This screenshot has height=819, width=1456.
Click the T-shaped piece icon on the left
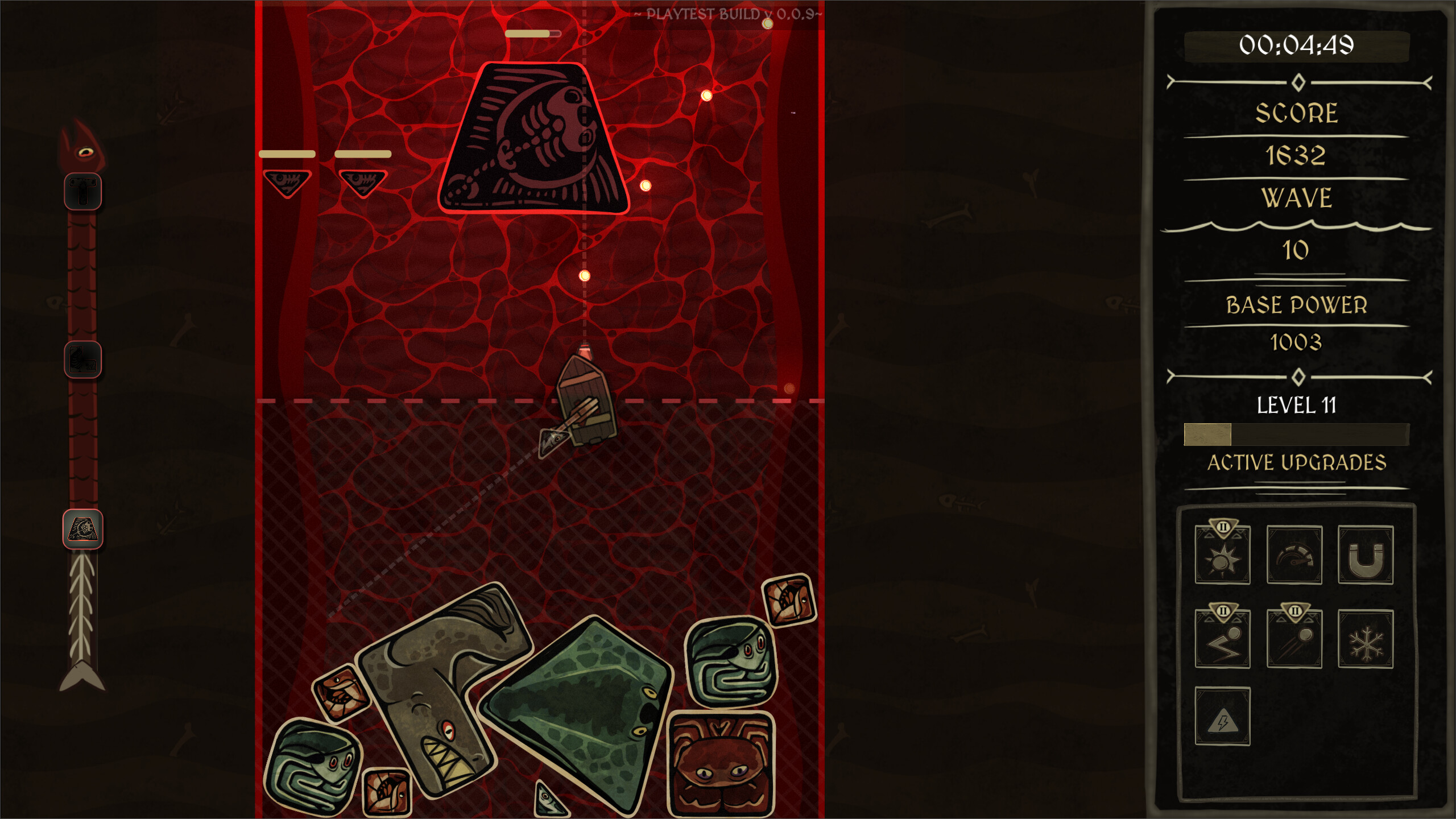pos(82,191)
